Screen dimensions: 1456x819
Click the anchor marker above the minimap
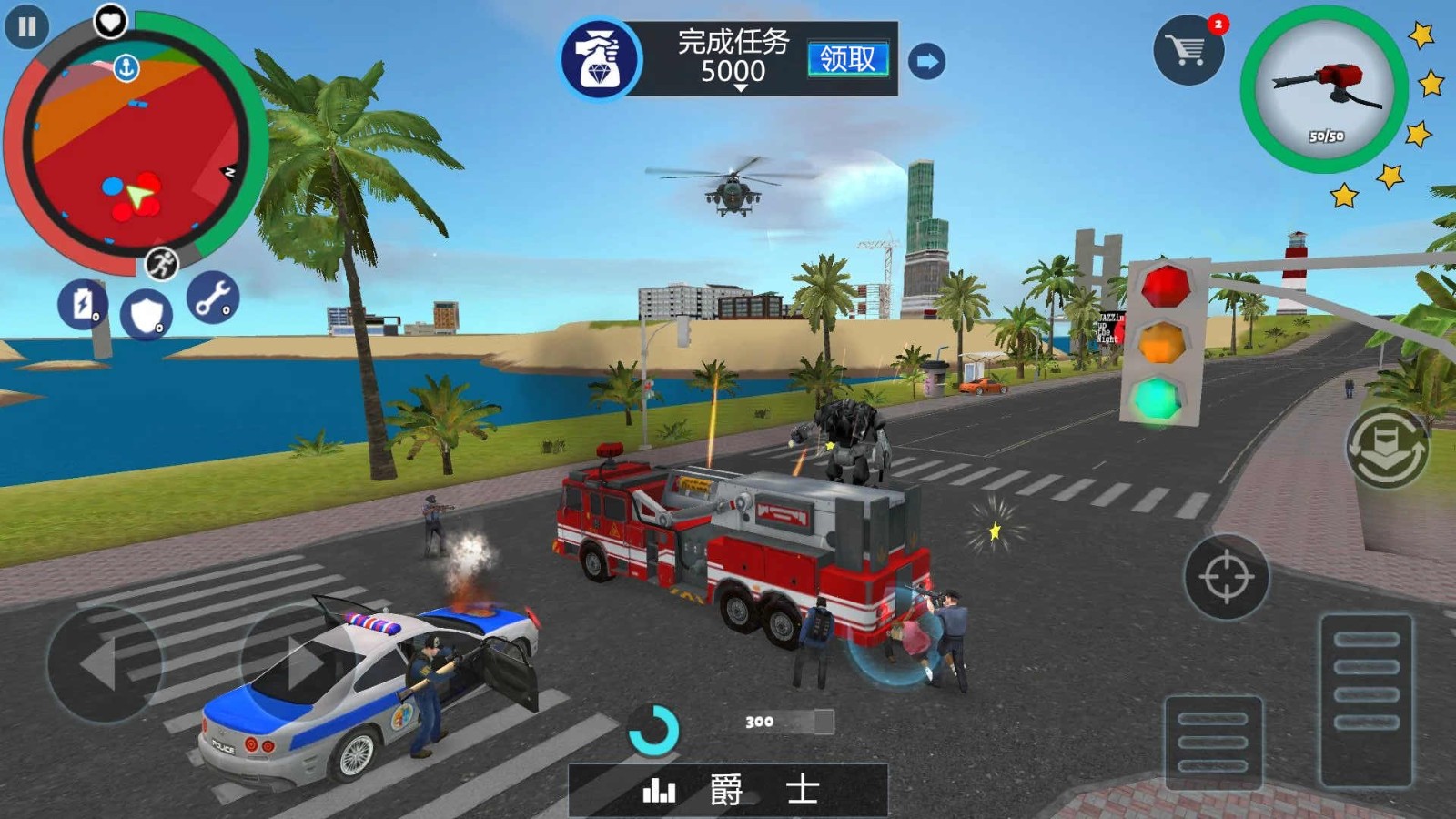127,67
